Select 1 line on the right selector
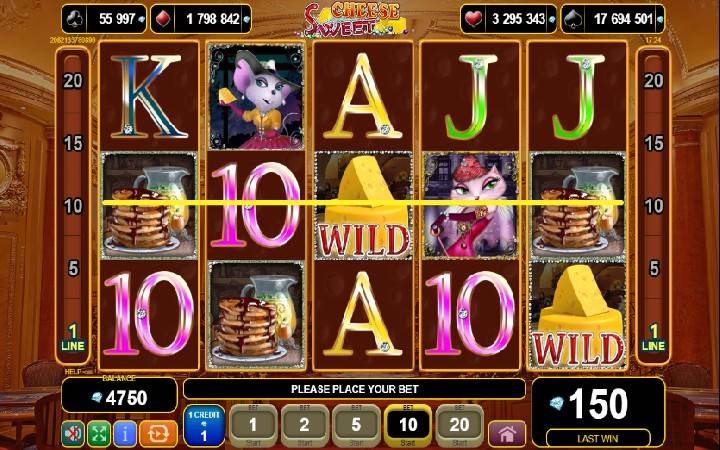 (x=653, y=337)
